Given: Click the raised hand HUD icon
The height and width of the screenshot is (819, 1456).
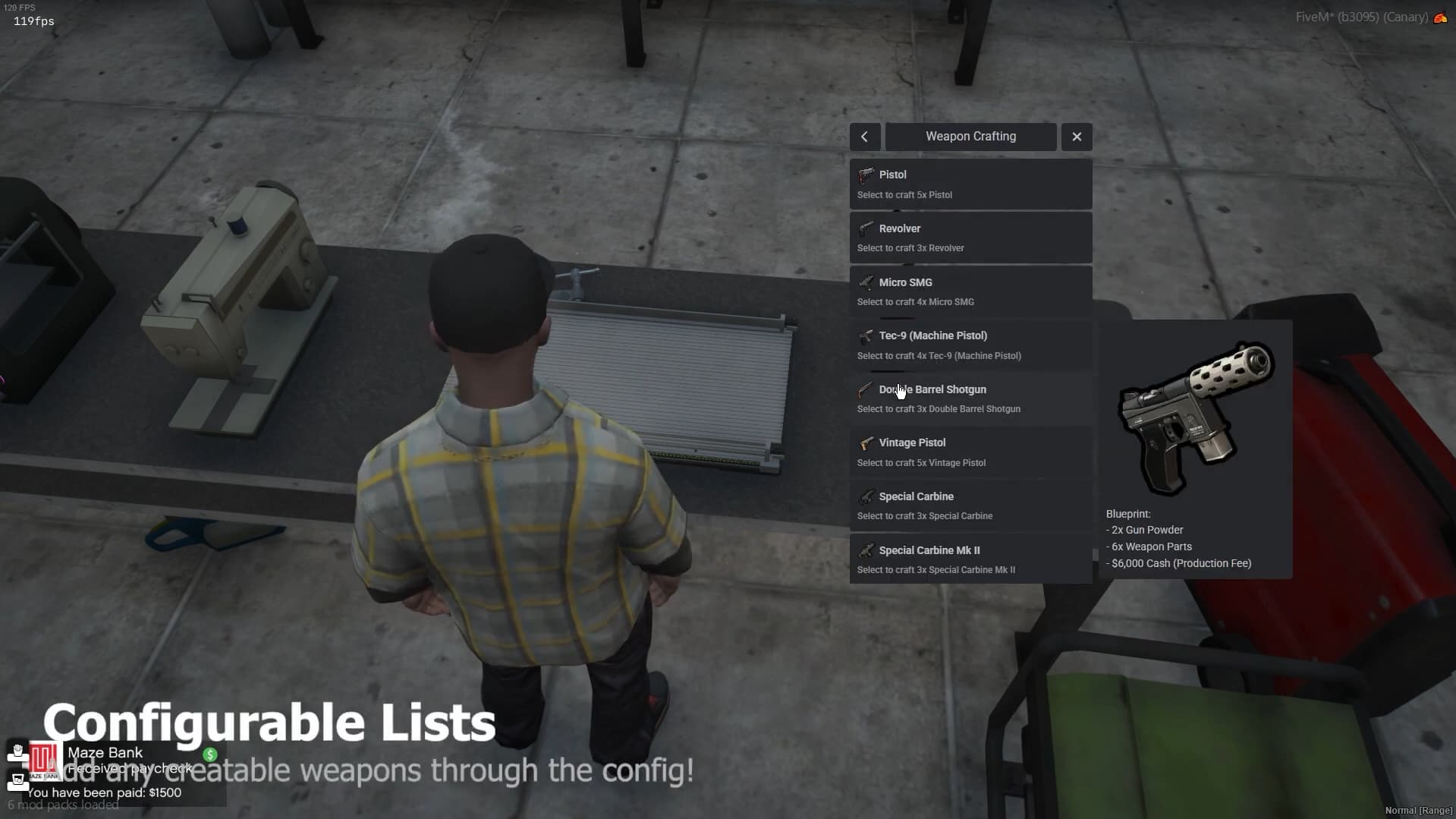Looking at the screenshot, I should point(15,751).
